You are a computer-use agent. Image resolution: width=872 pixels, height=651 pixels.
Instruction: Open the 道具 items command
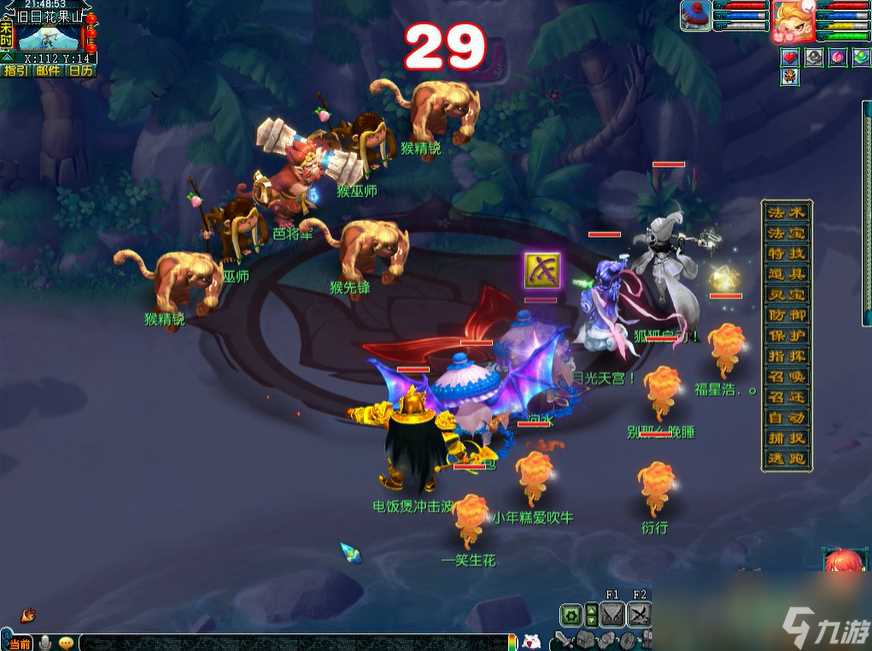point(787,274)
